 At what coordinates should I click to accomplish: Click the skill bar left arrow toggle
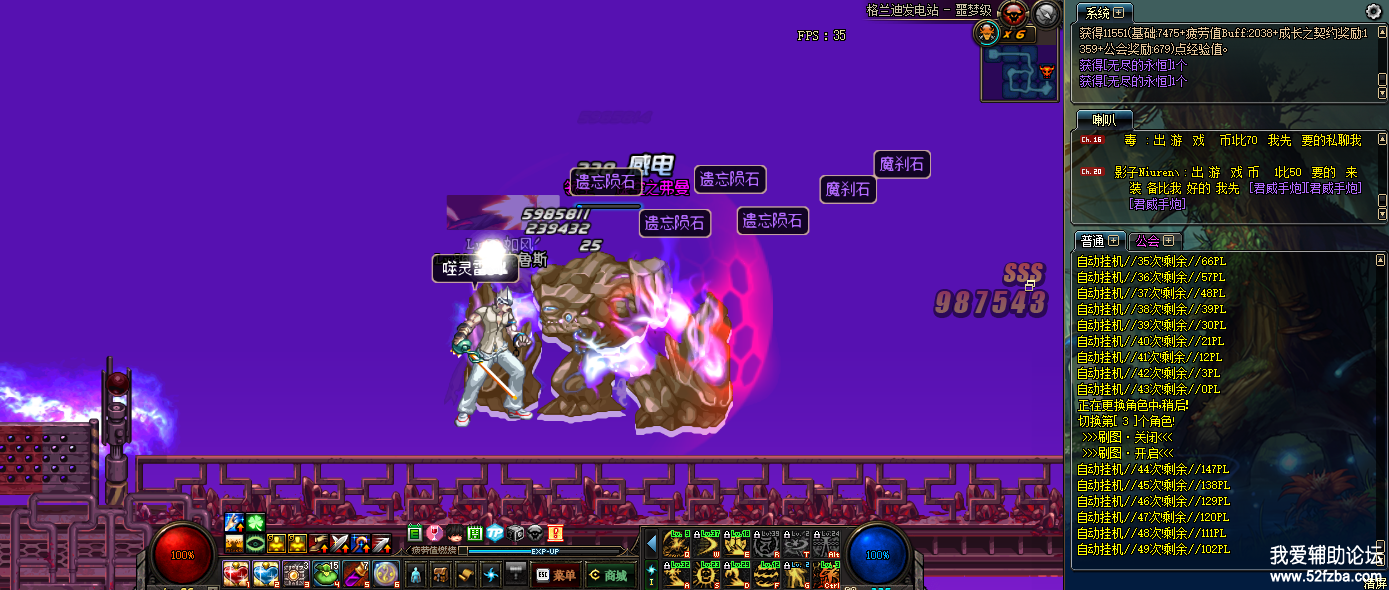tap(651, 545)
